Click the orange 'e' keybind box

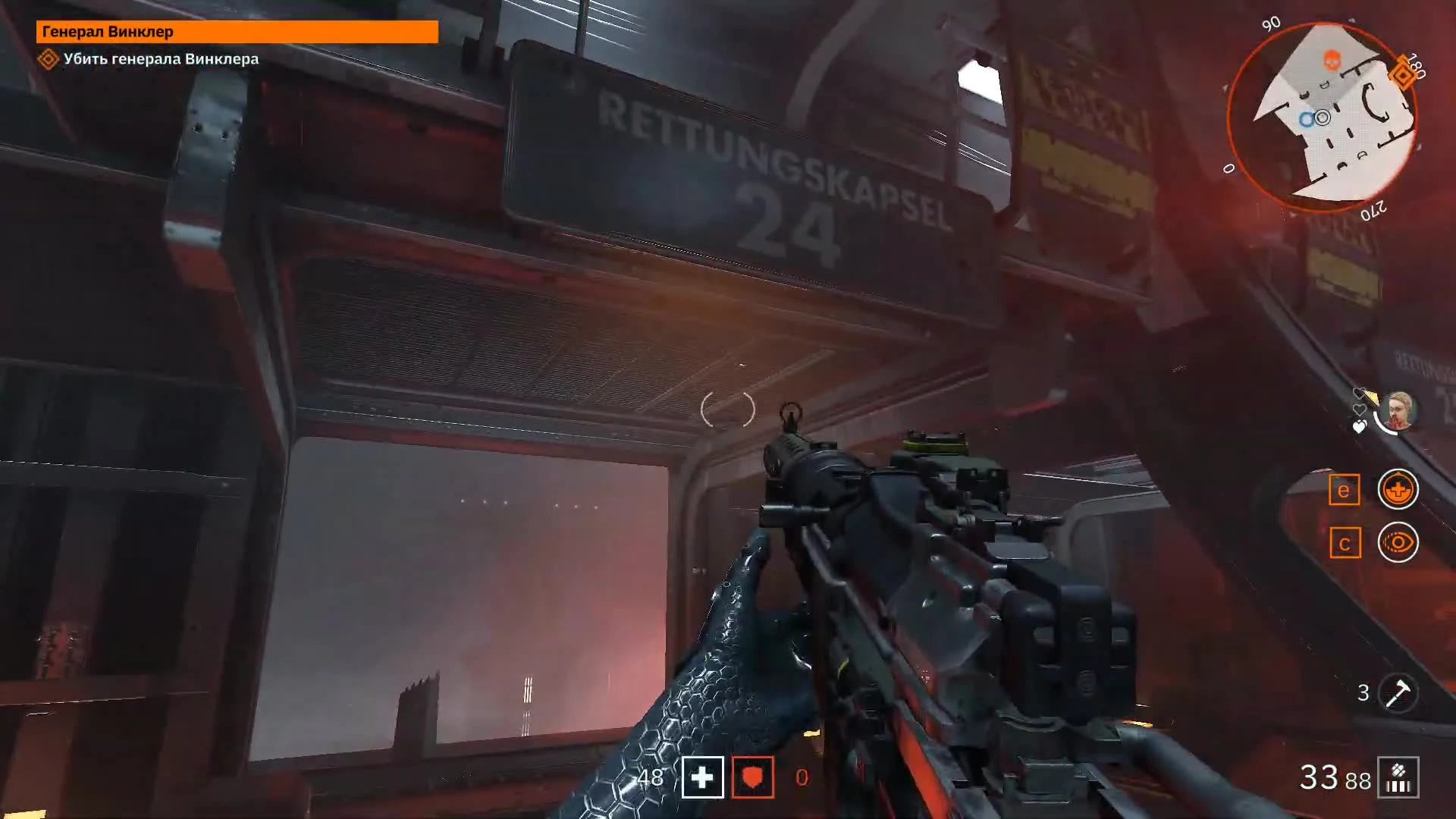(1345, 489)
